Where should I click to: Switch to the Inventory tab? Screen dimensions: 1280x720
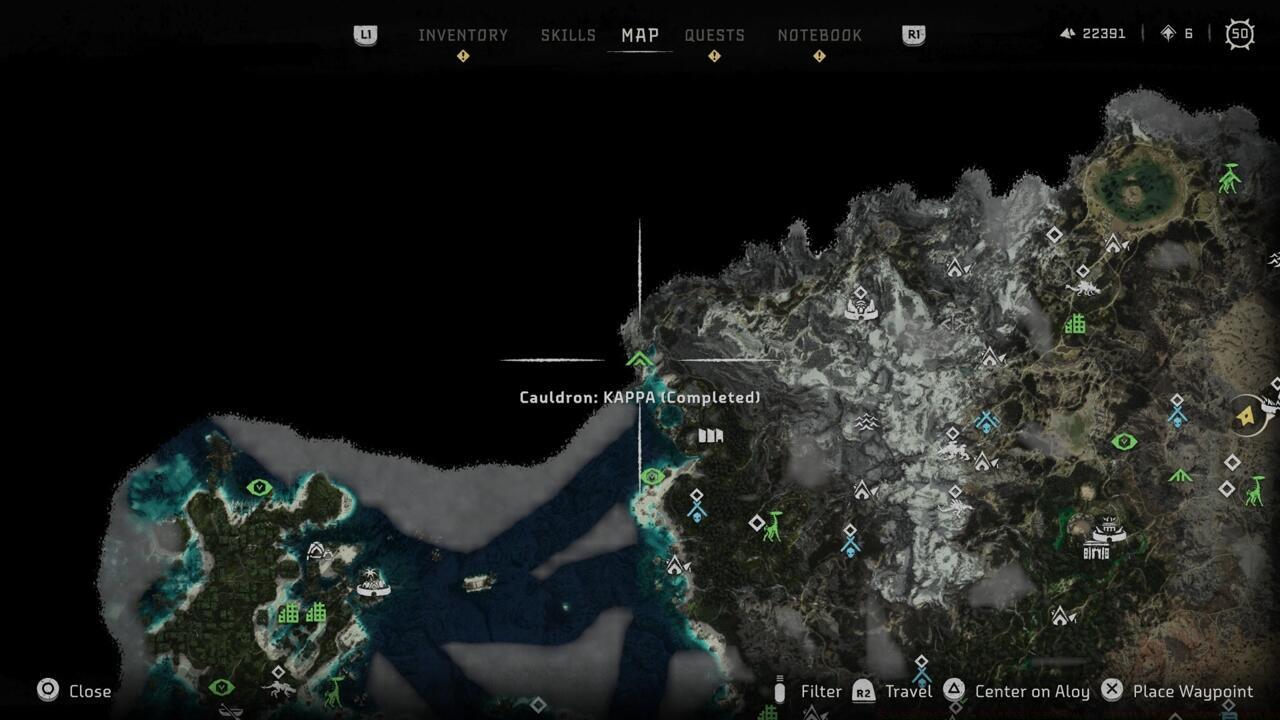[x=463, y=34]
